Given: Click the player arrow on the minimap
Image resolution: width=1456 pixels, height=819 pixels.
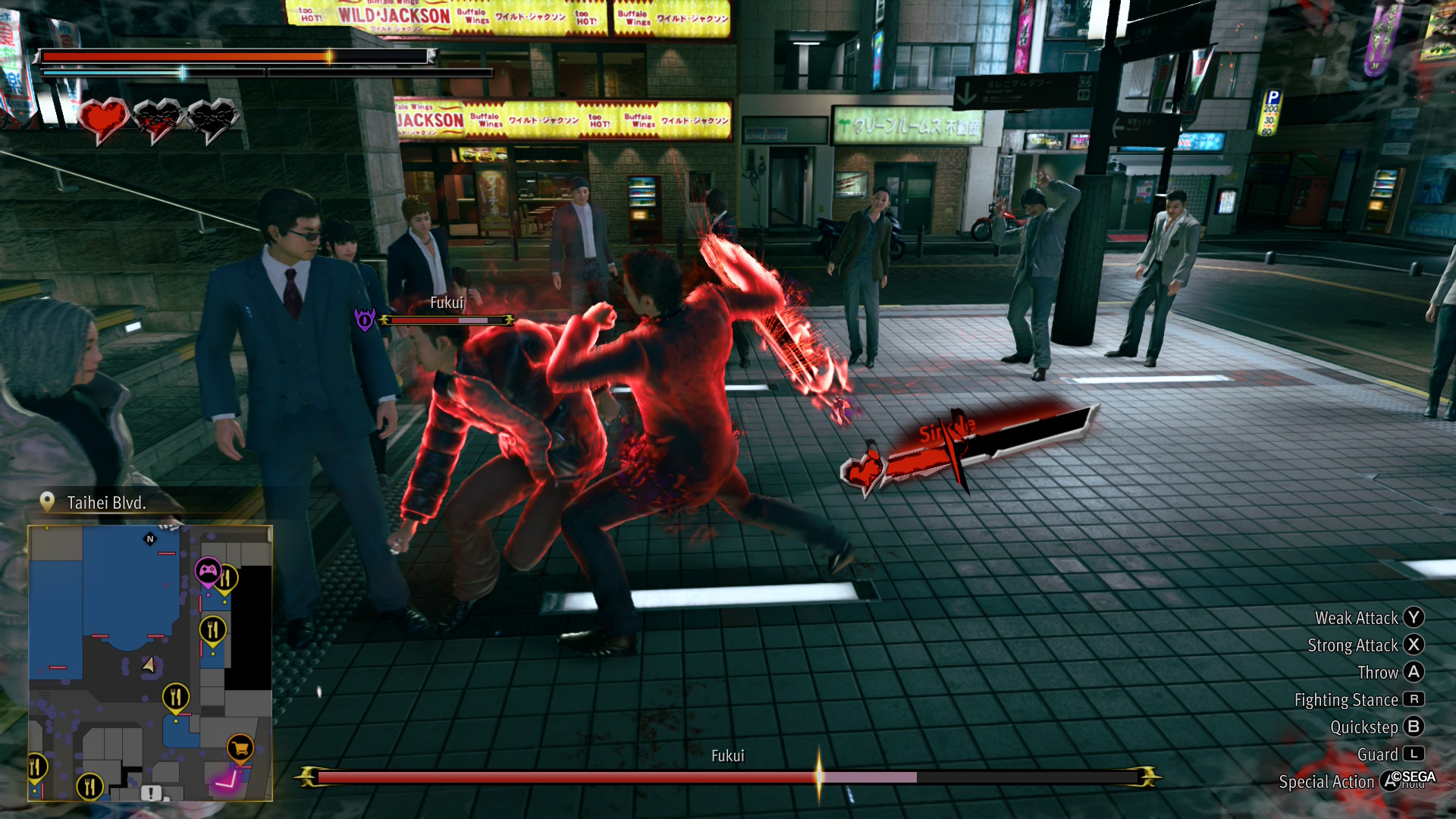Looking at the screenshot, I should 149,665.
